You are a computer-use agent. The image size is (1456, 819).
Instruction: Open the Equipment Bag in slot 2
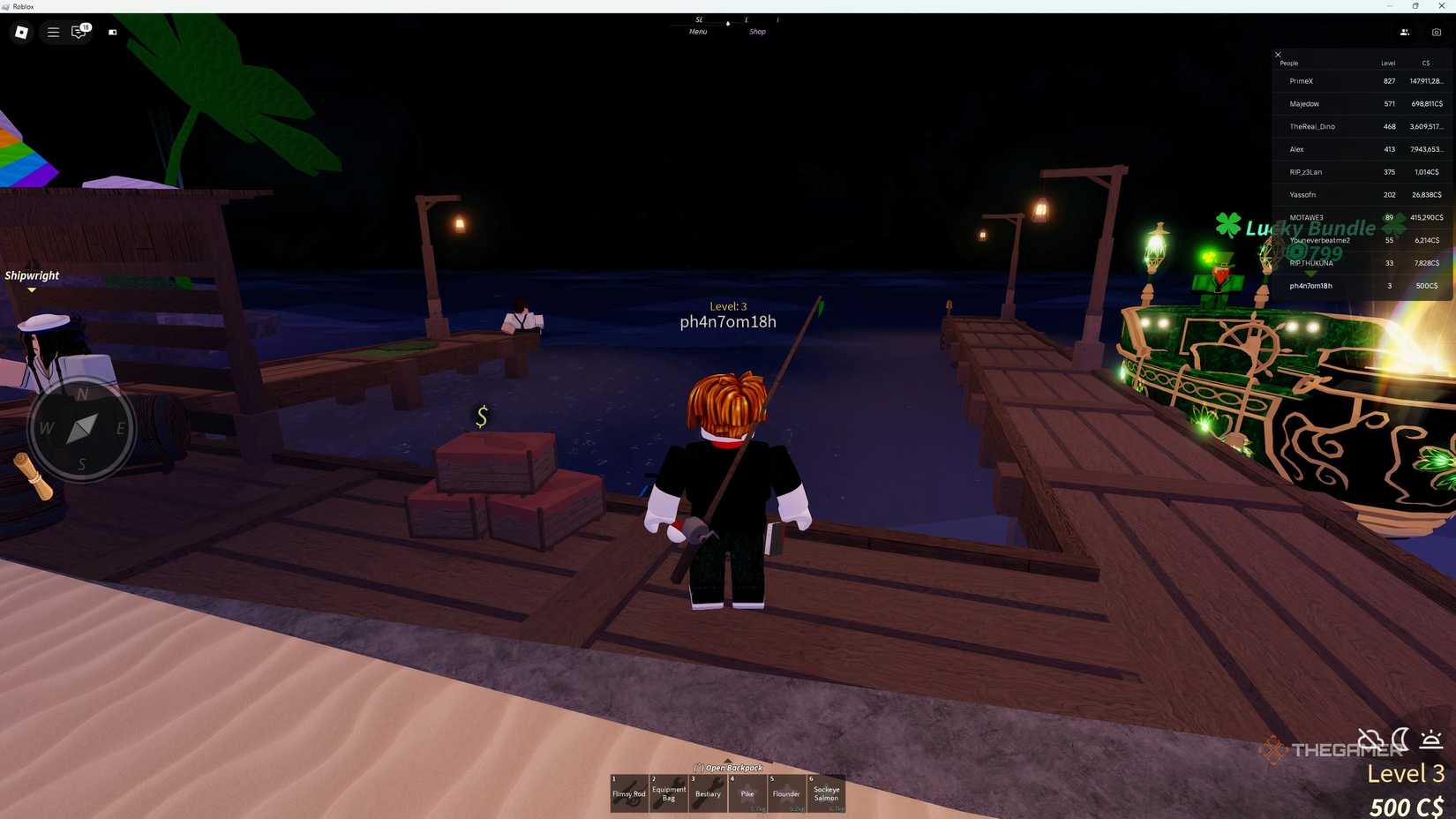(668, 793)
